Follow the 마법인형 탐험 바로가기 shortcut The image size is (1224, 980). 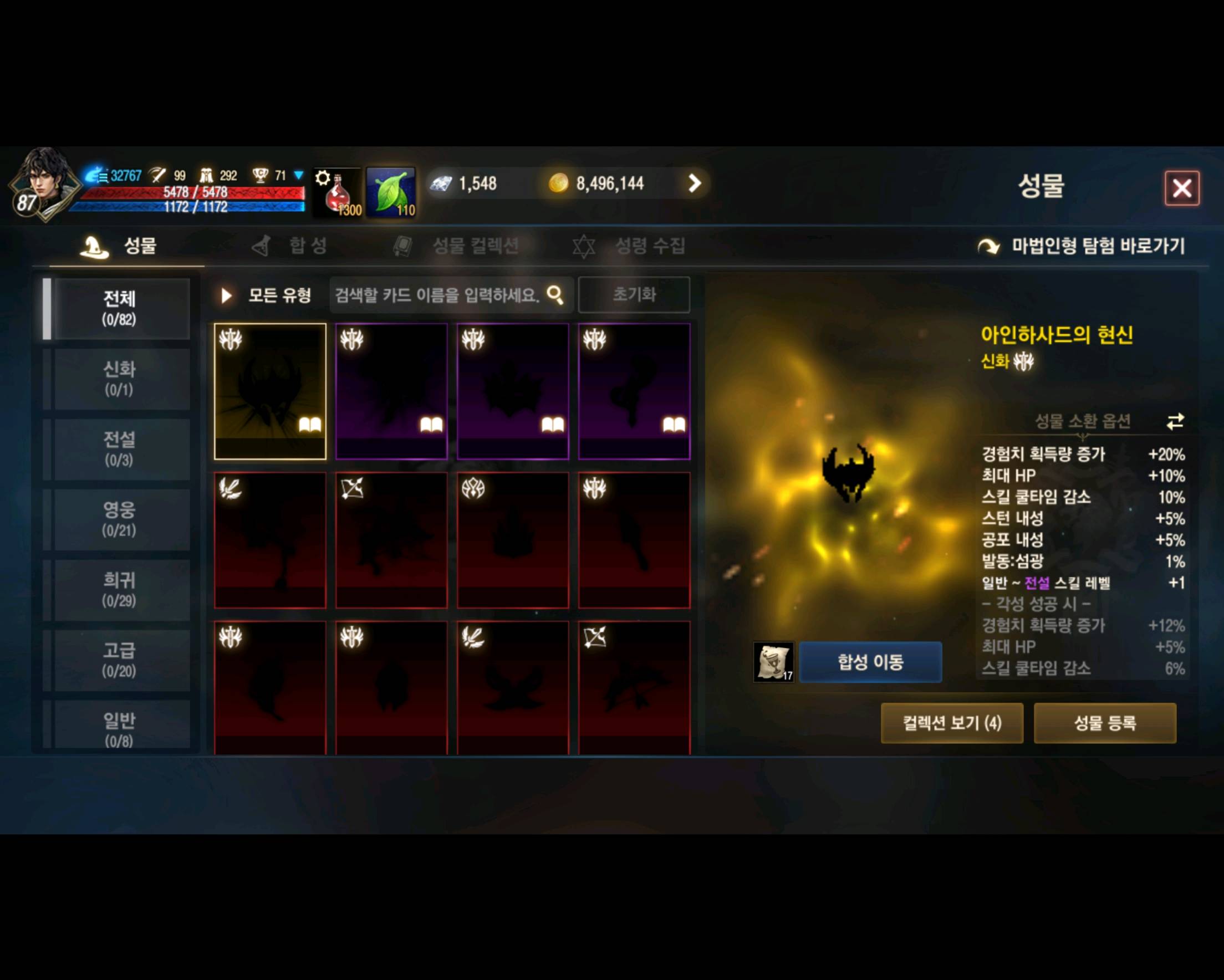click(1082, 246)
